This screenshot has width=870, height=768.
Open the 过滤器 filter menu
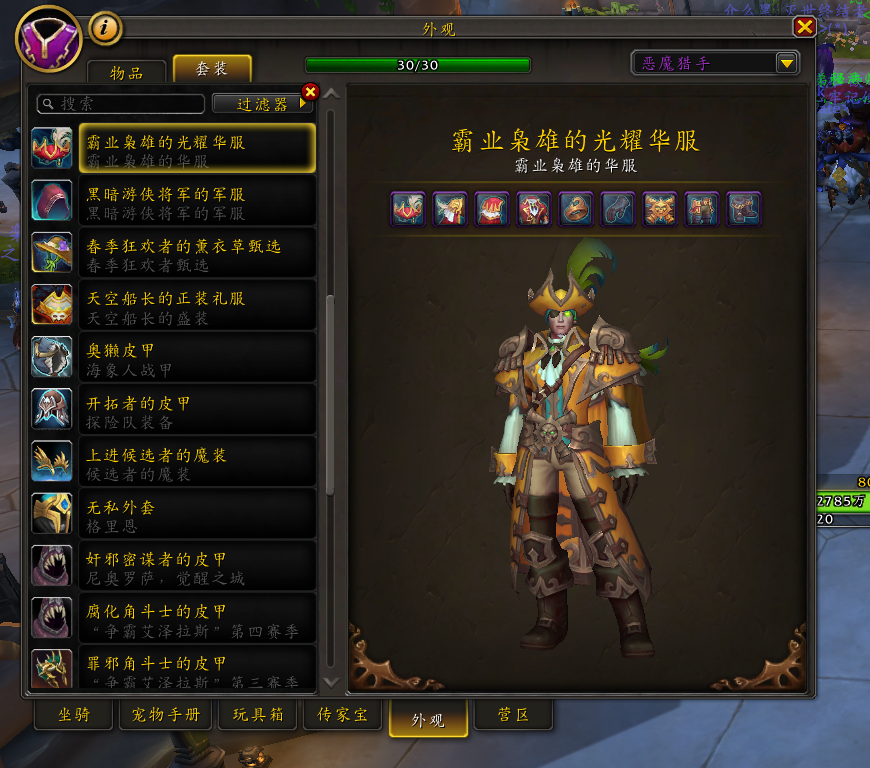pos(262,104)
